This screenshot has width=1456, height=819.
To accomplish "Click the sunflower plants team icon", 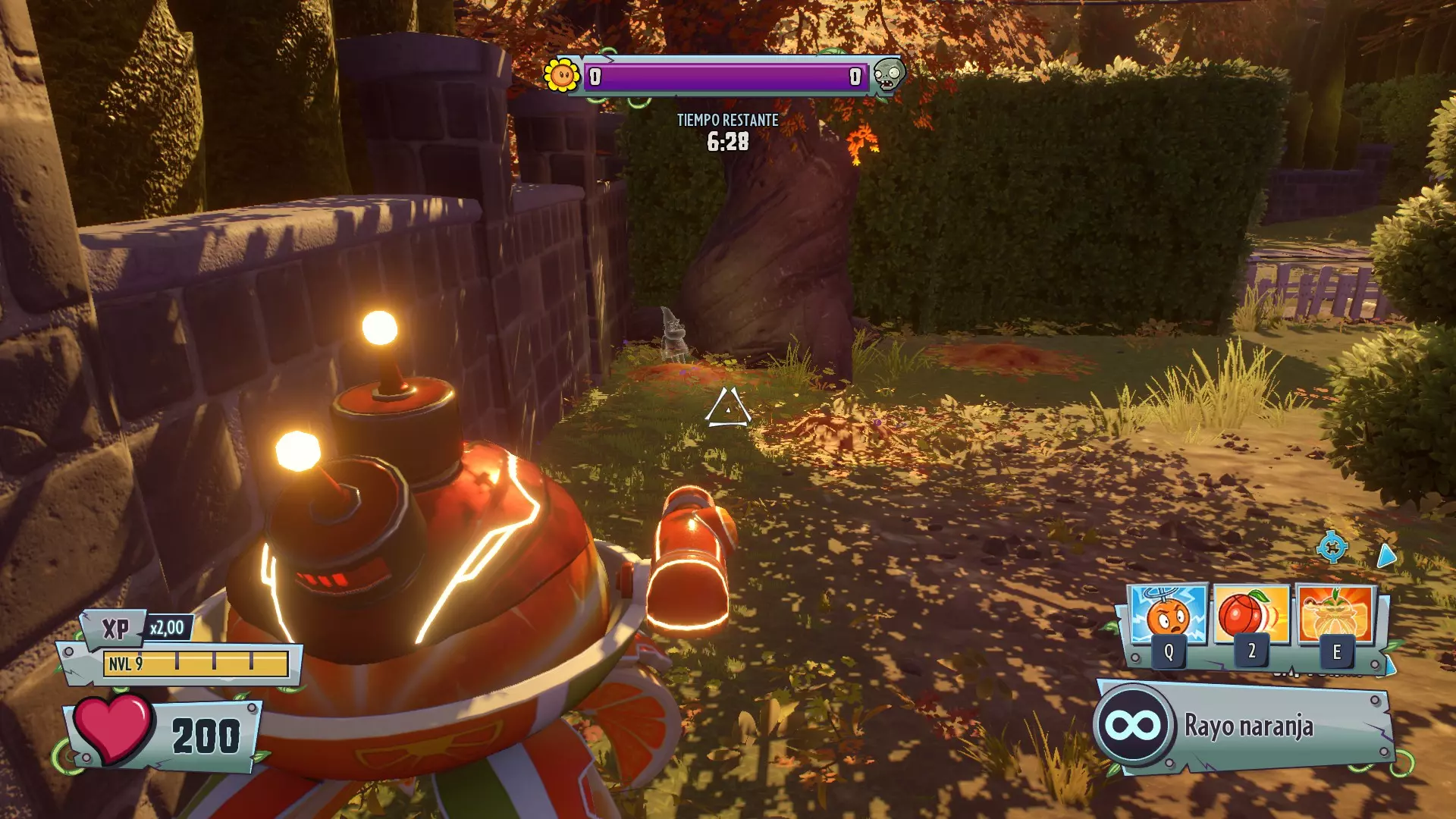I will tap(562, 74).
